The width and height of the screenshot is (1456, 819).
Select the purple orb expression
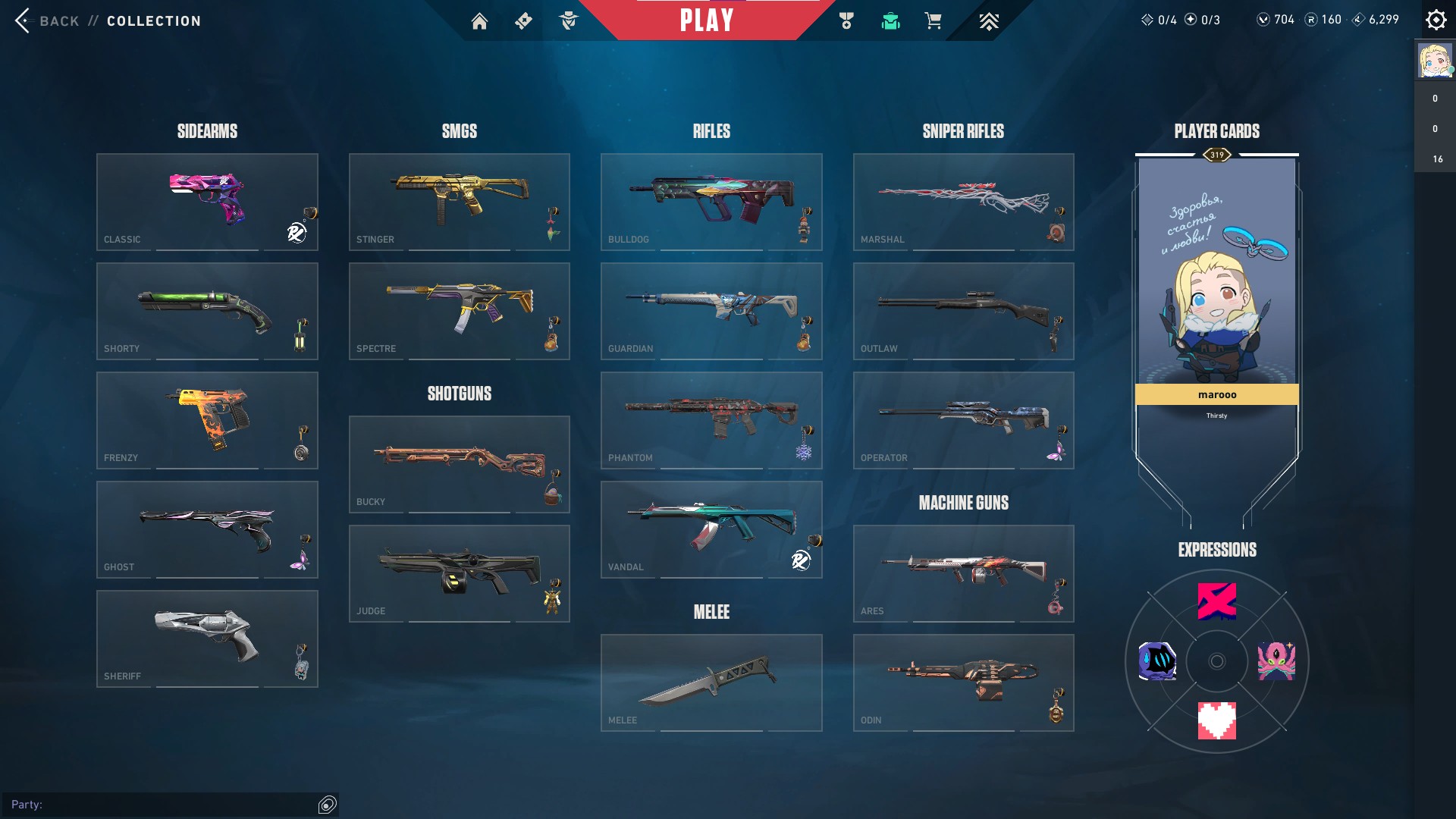point(1159,661)
